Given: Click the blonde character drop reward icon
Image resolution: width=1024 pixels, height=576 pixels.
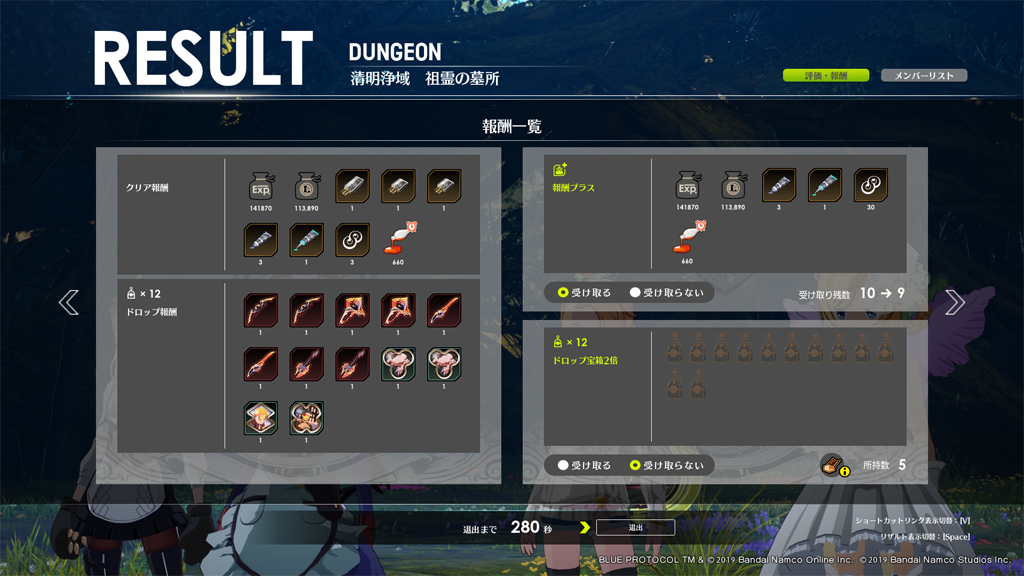Looking at the screenshot, I should tap(261, 418).
